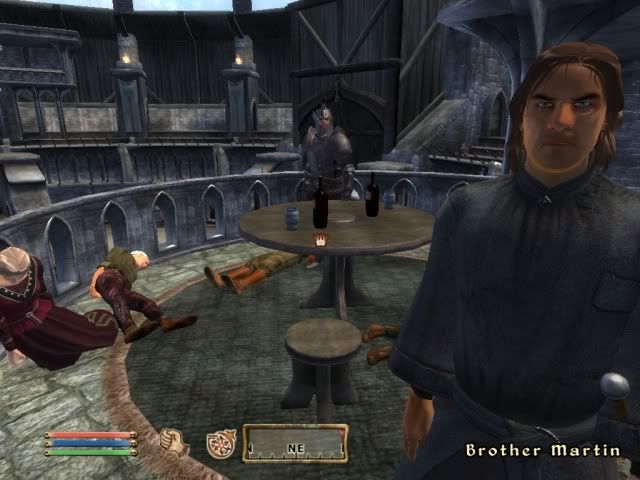The width and height of the screenshot is (640, 480).
Task: Click the active spell icon
Action: pyautogui.click(x=219, y=443)
